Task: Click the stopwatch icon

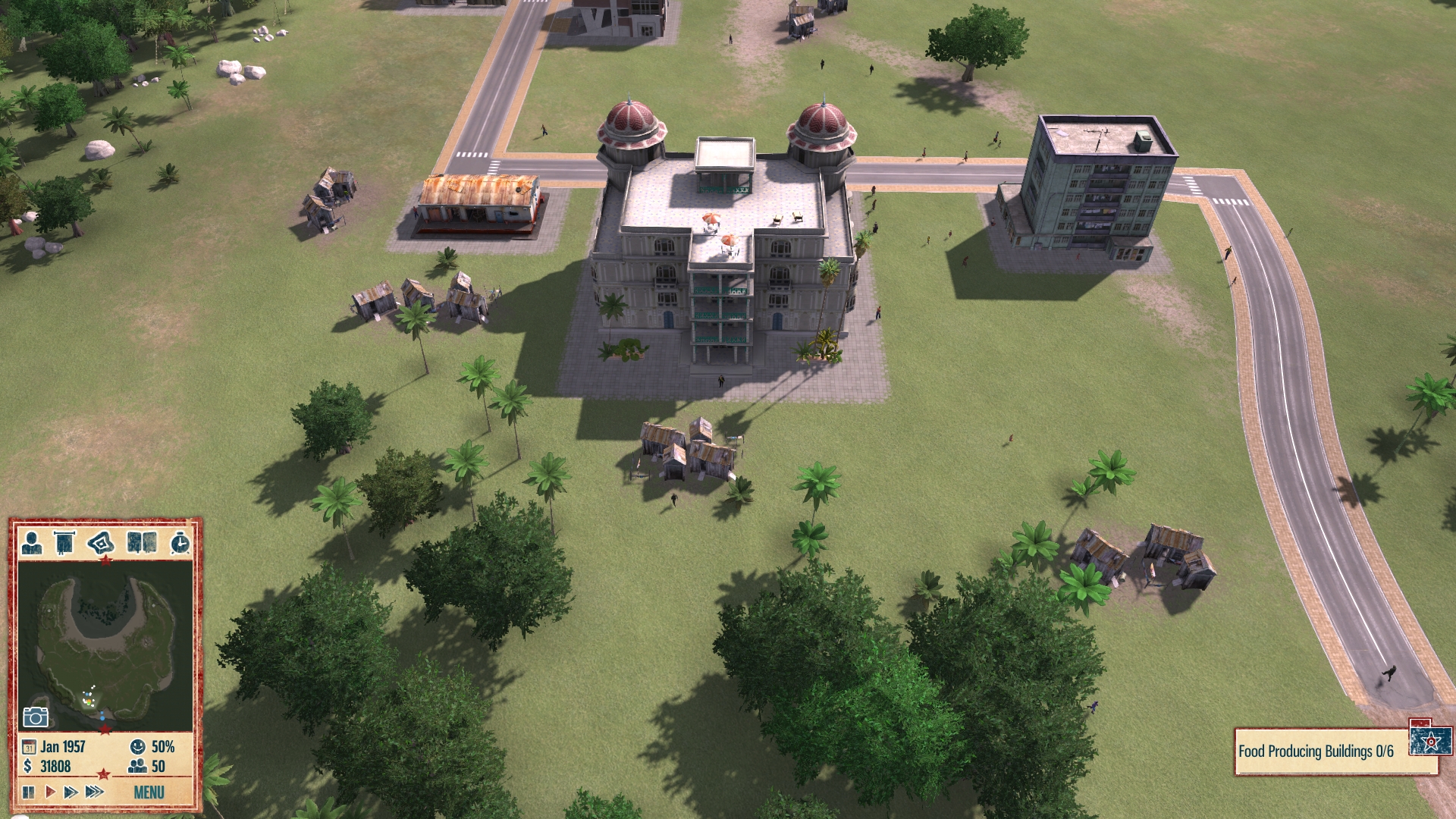Action: click(x=180, y=543)
